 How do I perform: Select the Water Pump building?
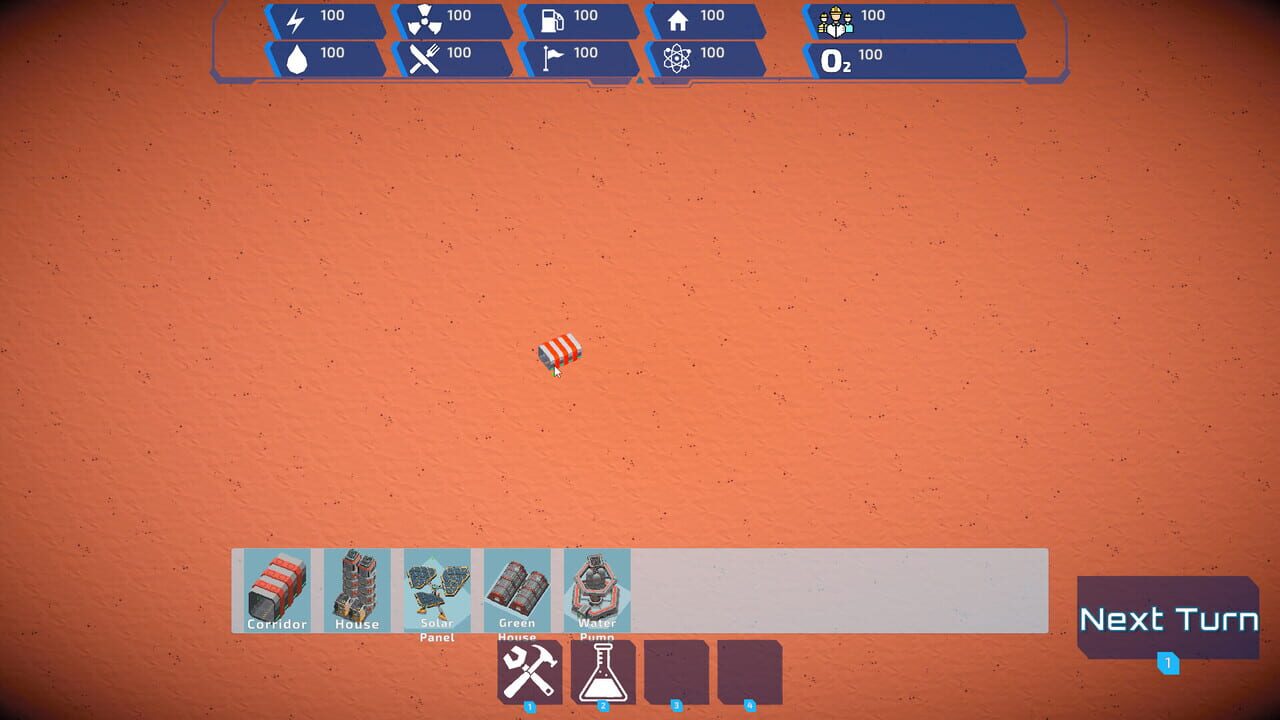click(x=597, y=590)
